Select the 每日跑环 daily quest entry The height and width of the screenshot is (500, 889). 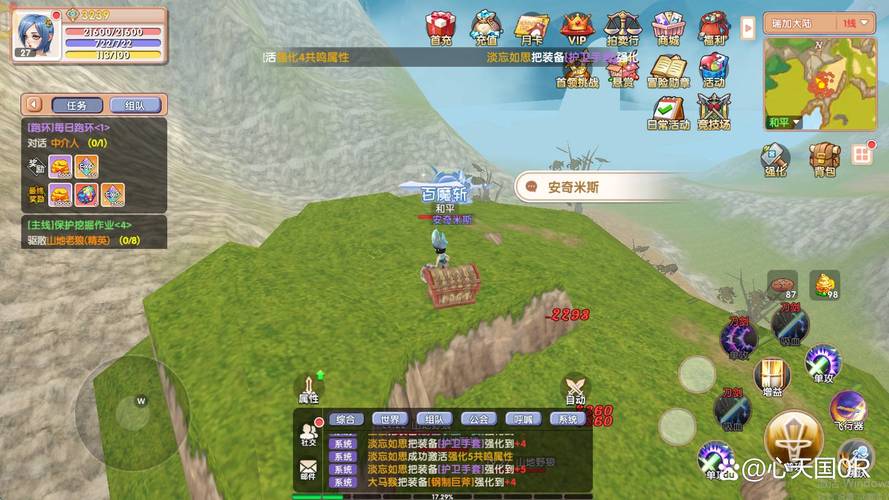(68, 128)
